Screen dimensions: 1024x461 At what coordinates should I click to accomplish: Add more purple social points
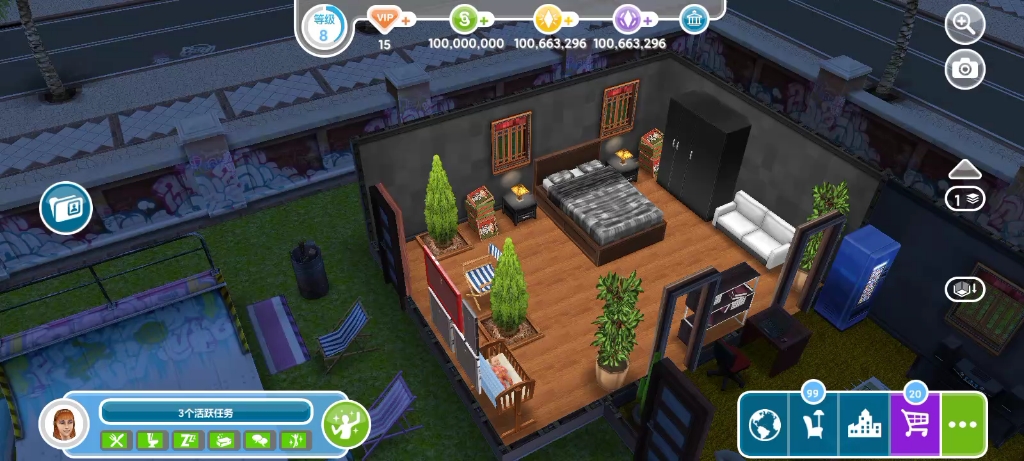pyautogui.click(x=648, y=19)
